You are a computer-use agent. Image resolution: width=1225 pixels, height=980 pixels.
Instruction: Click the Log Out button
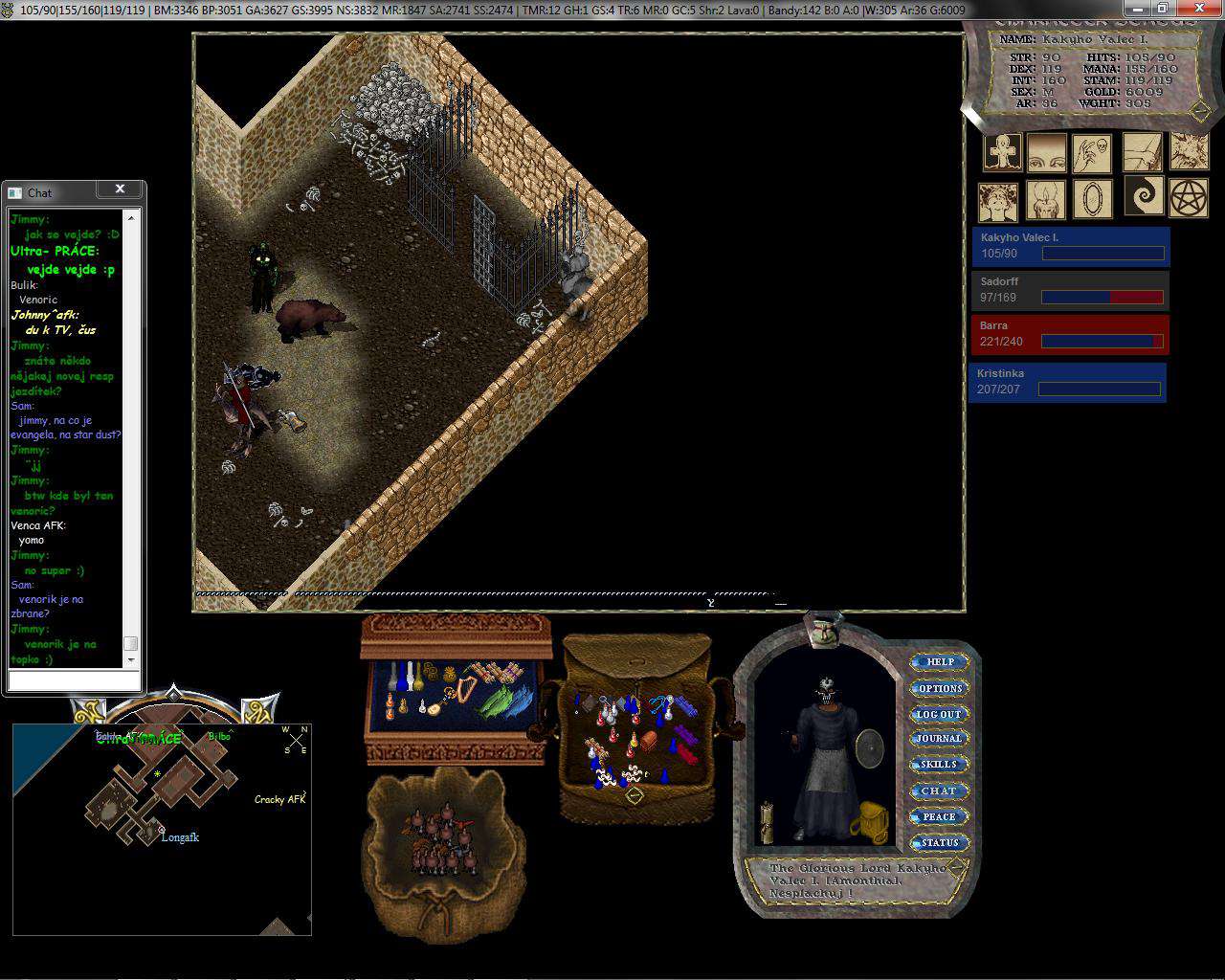coord(939,714)
